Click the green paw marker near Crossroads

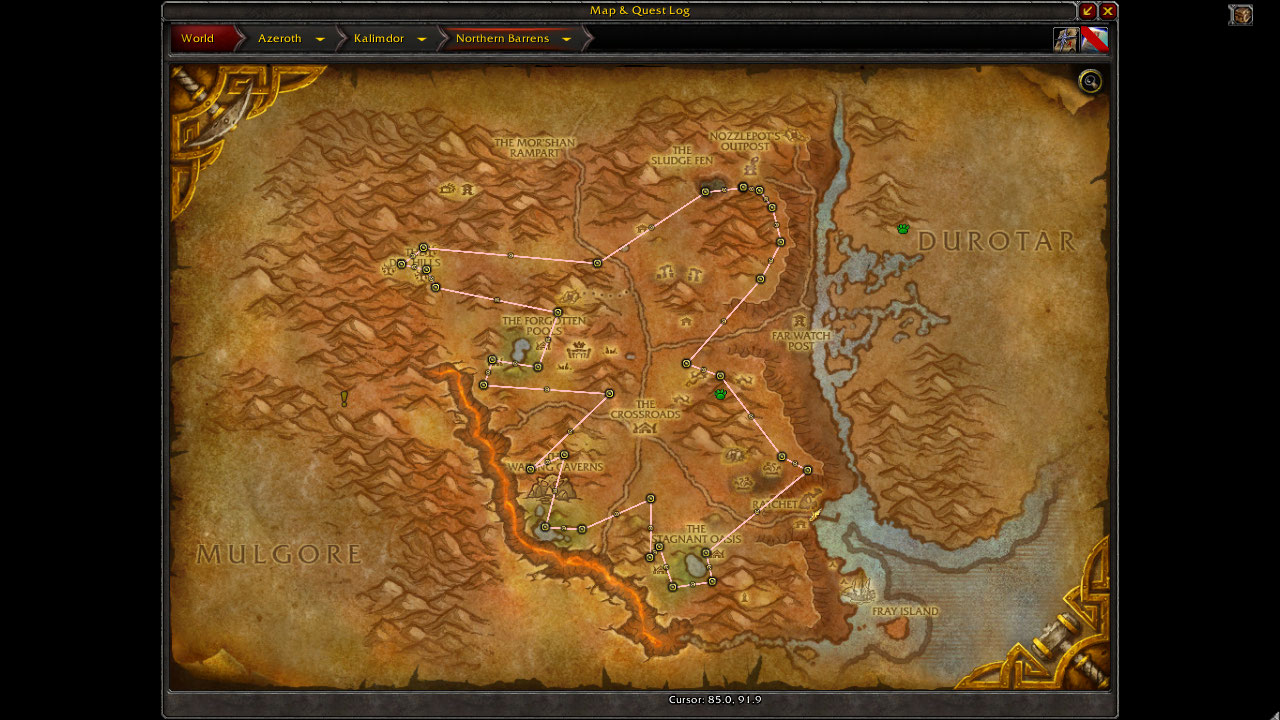pos(720,394)
